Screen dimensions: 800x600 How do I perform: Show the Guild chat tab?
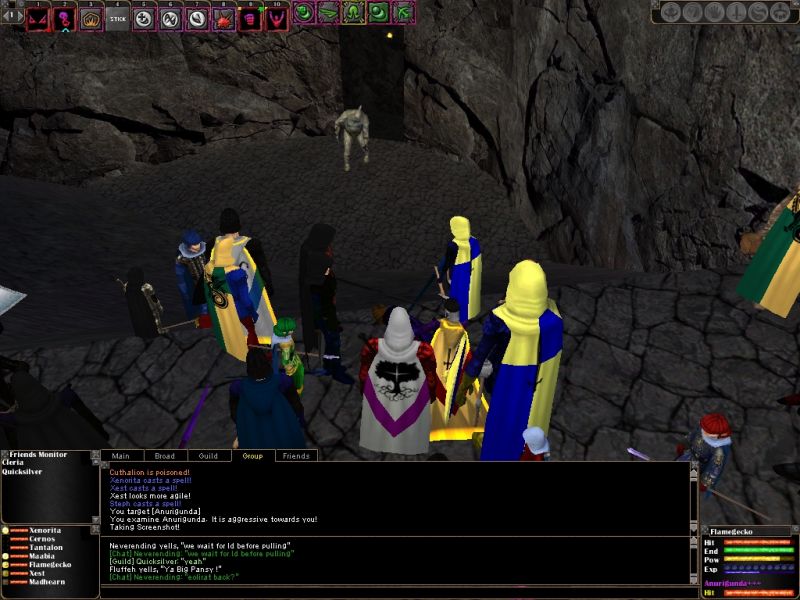[x=208, y=456]
